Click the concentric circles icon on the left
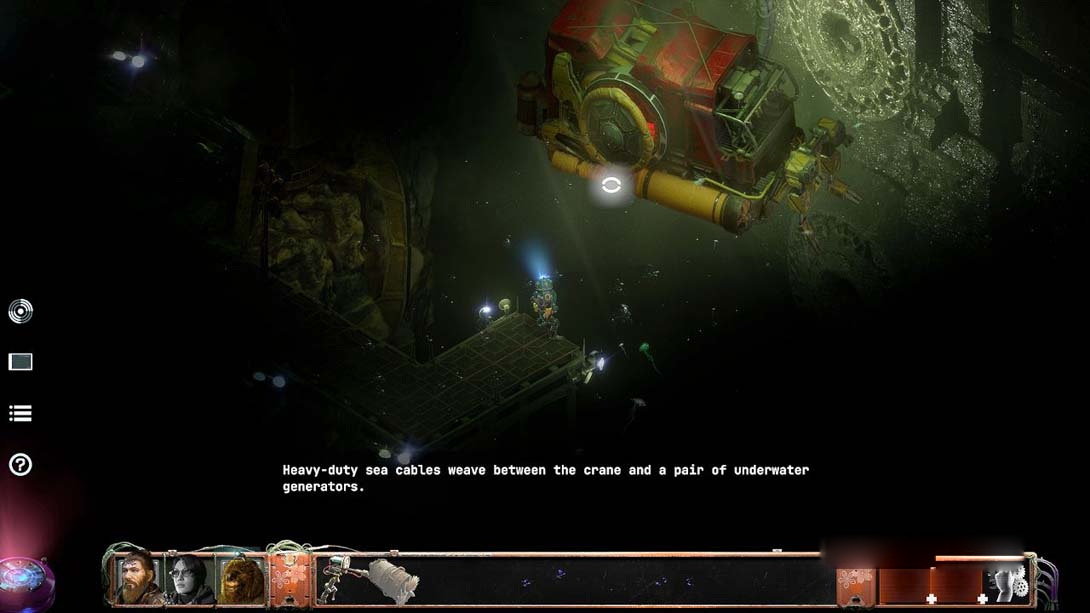This screenshot has height=613, width=1090. 20,312
